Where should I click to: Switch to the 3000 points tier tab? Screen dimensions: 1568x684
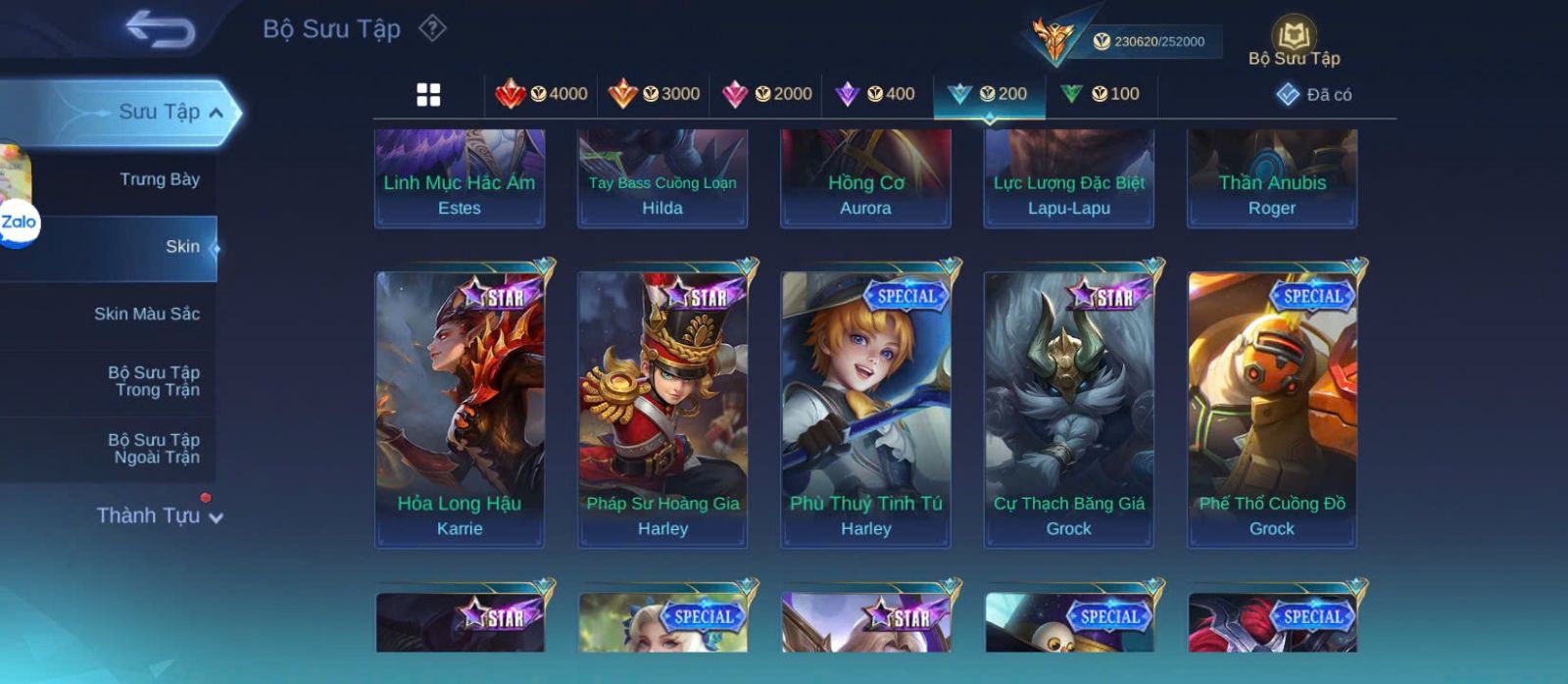click(x=654, y=94)
